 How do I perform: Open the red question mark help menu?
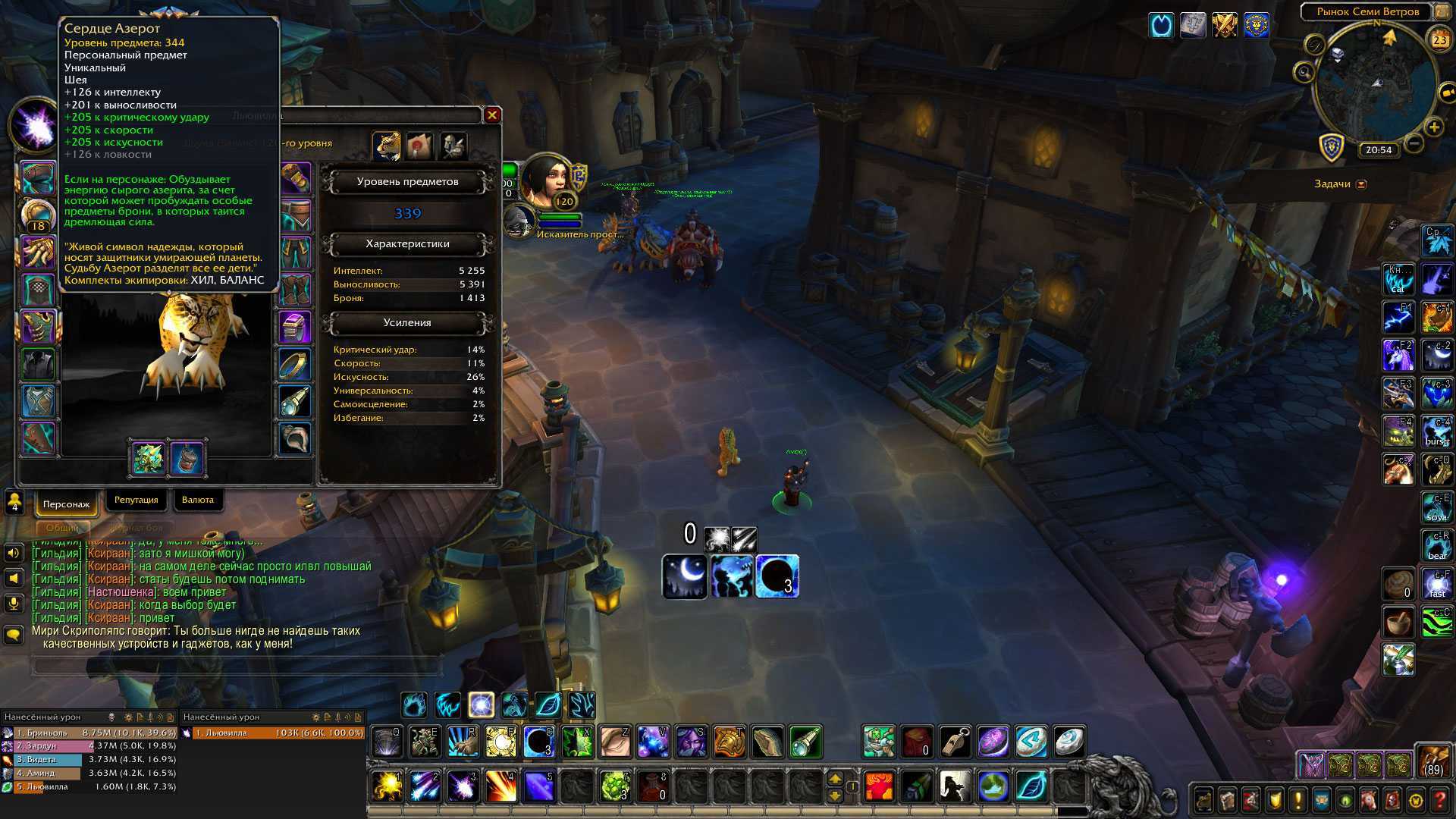coord(1439,800)
